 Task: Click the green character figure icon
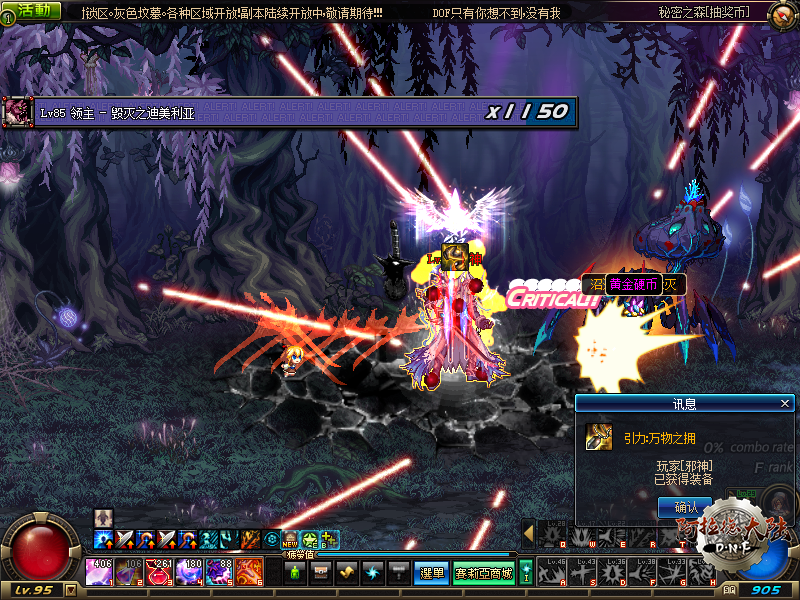click(296, 573)
